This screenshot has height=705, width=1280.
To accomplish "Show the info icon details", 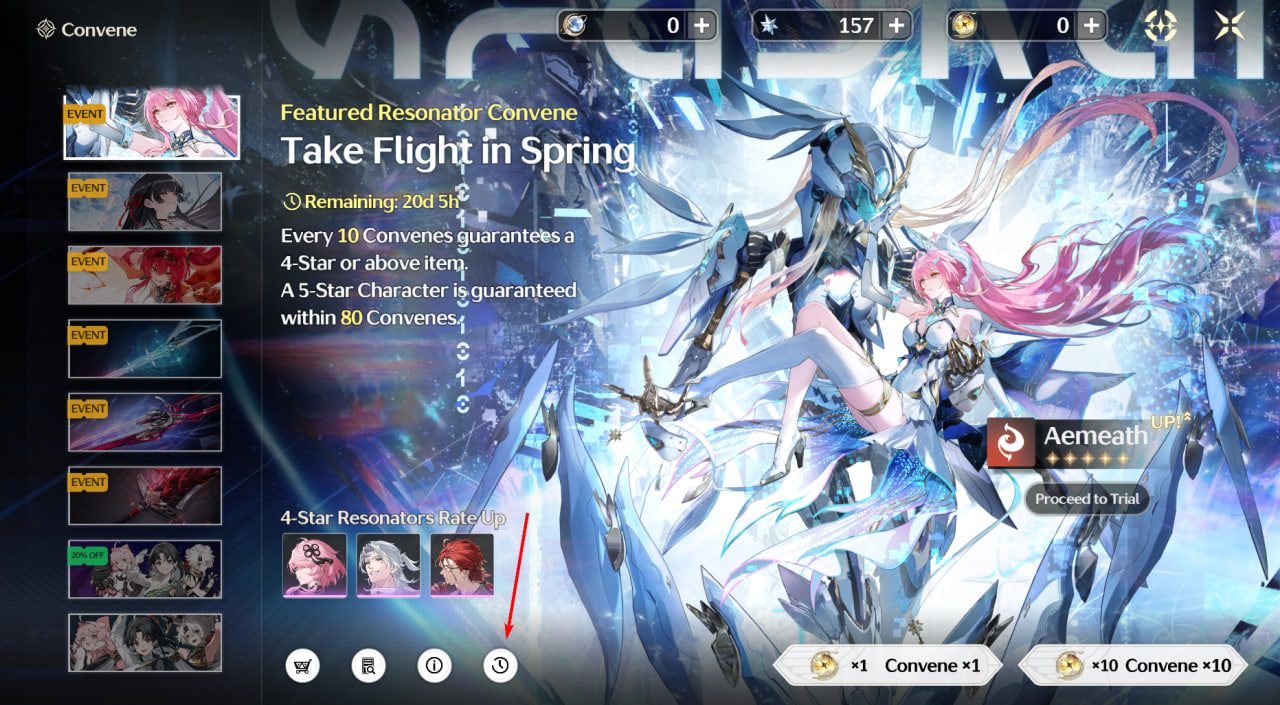I will tap(434, 665).
